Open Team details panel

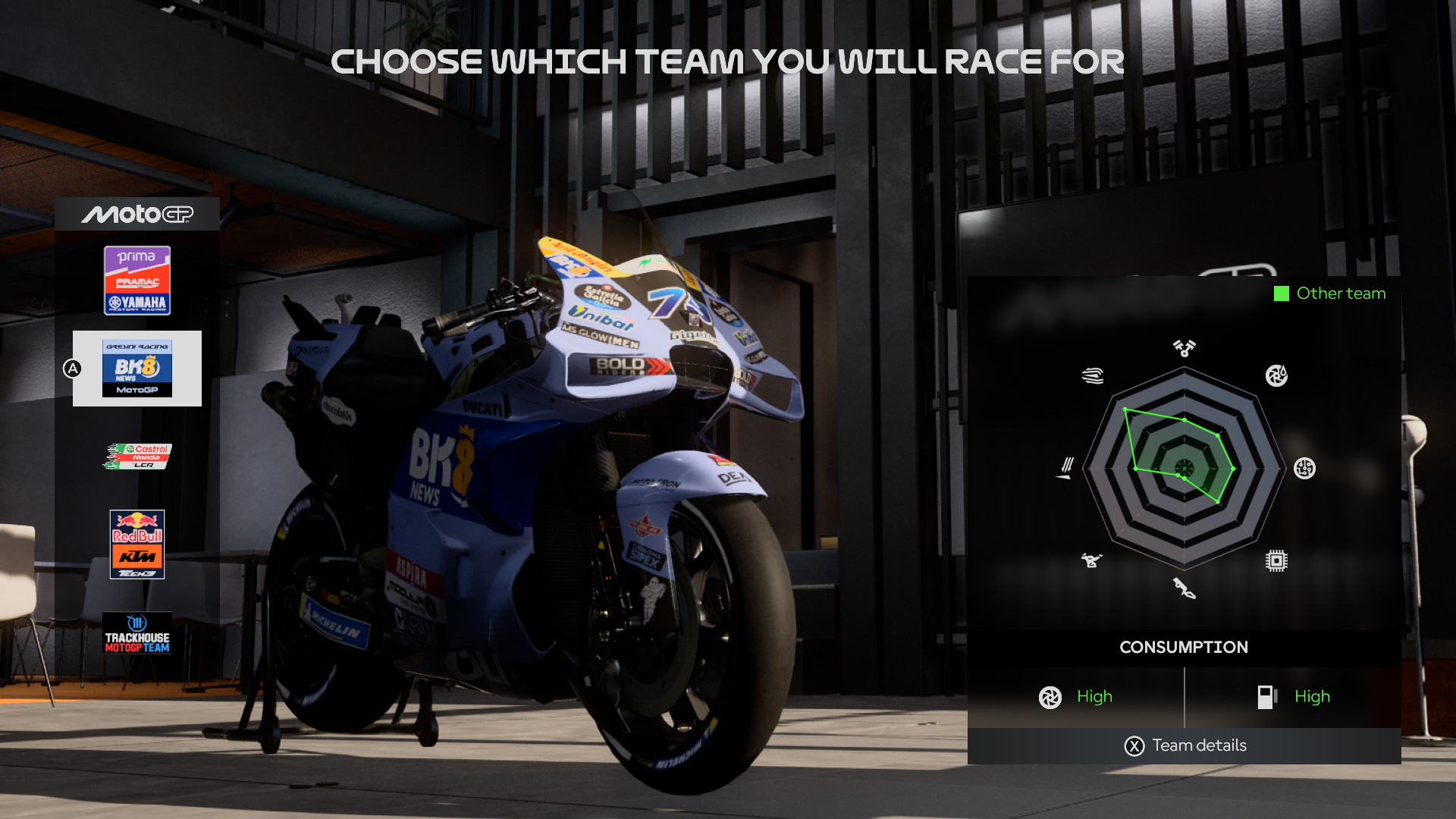pos(1185,746)
